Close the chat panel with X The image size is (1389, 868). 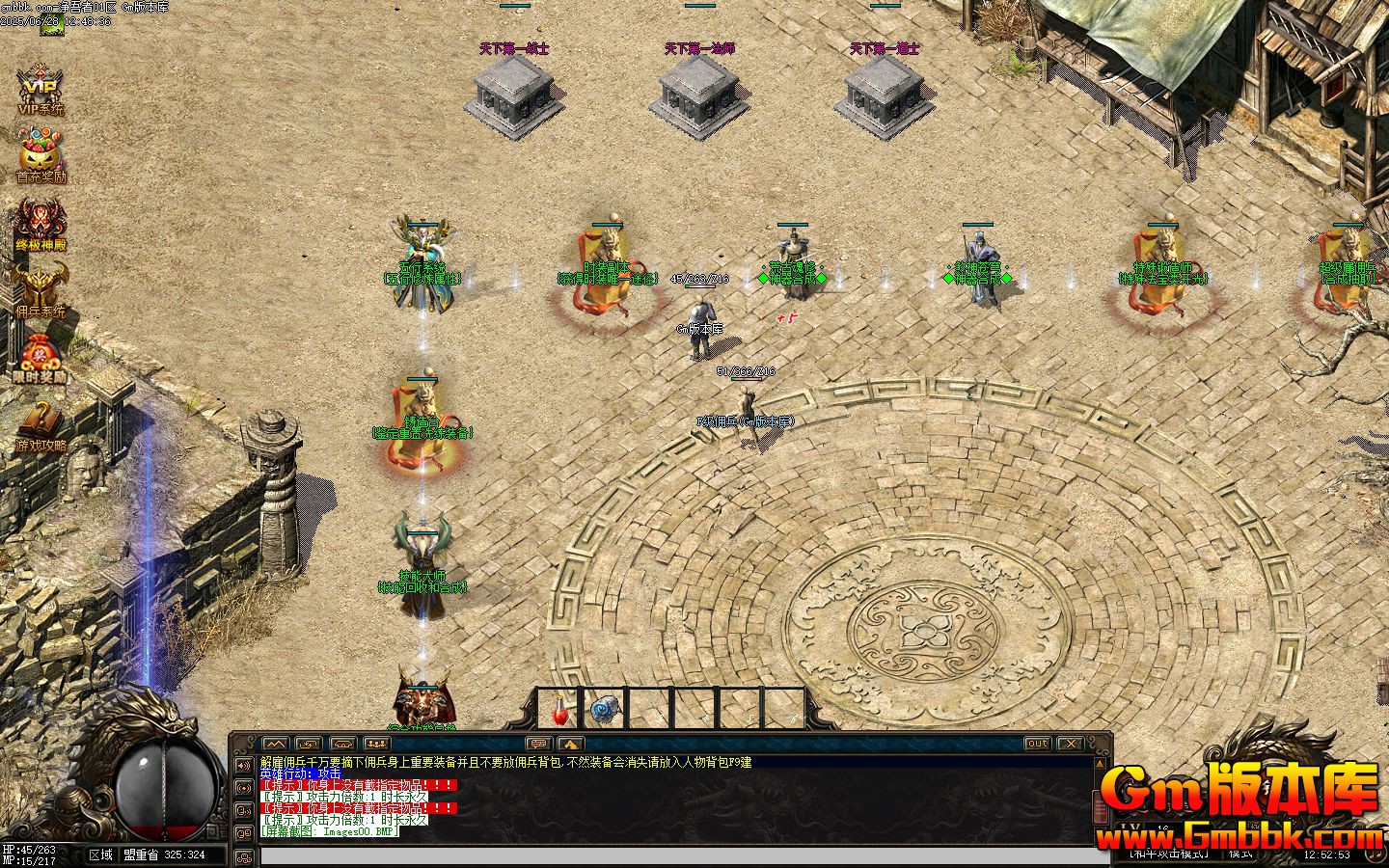(x=1070, y=744)
